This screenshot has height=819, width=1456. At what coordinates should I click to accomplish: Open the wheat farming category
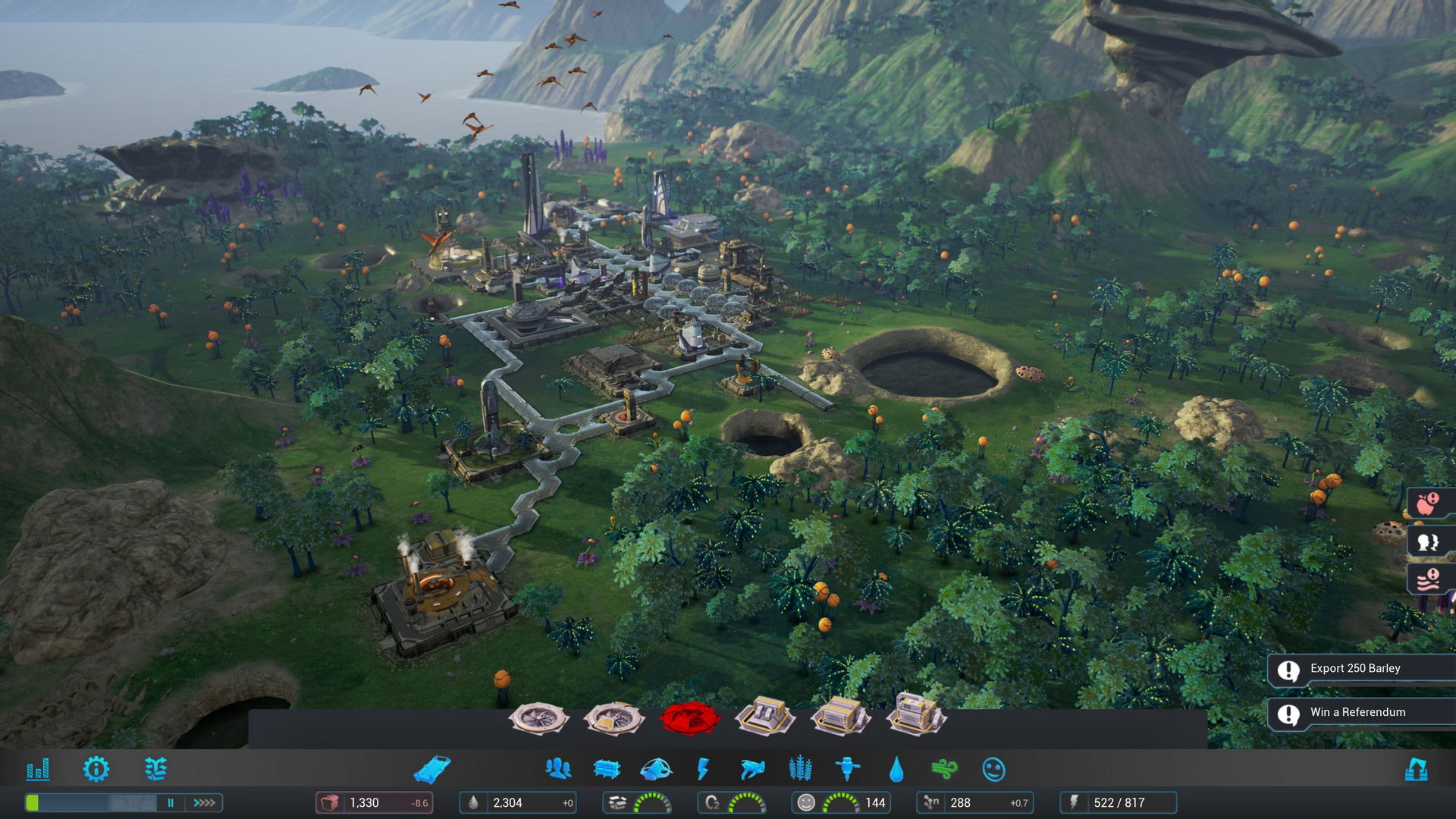[800, 770]
